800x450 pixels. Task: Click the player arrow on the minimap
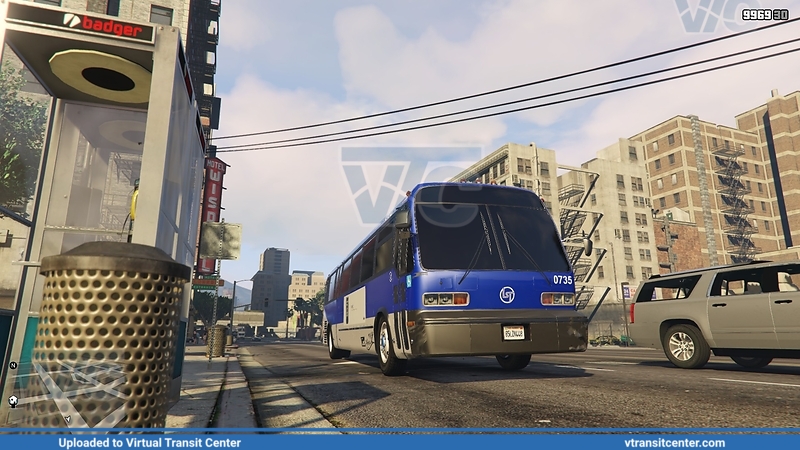66,420
